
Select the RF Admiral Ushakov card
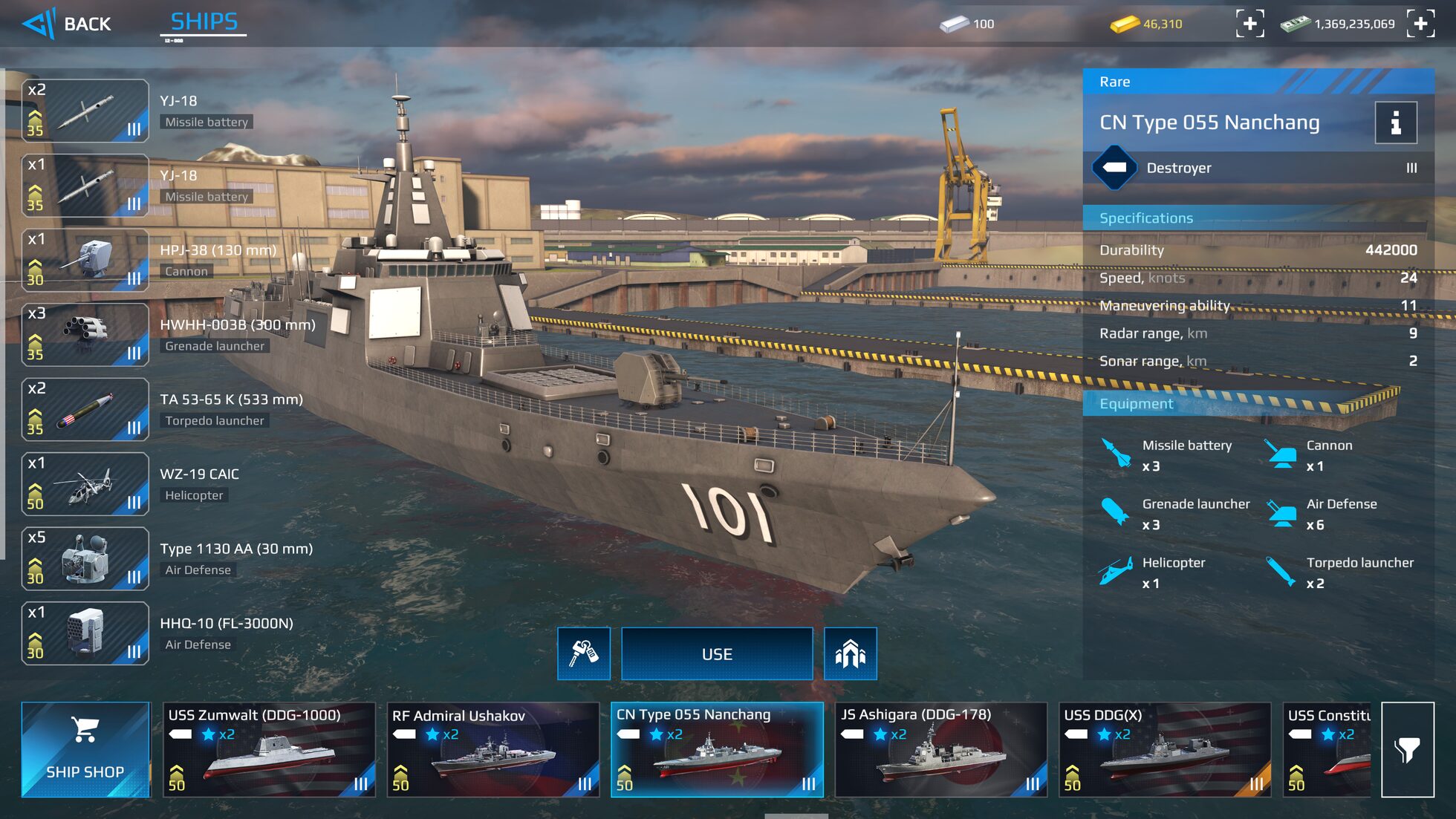coord(493,748)
